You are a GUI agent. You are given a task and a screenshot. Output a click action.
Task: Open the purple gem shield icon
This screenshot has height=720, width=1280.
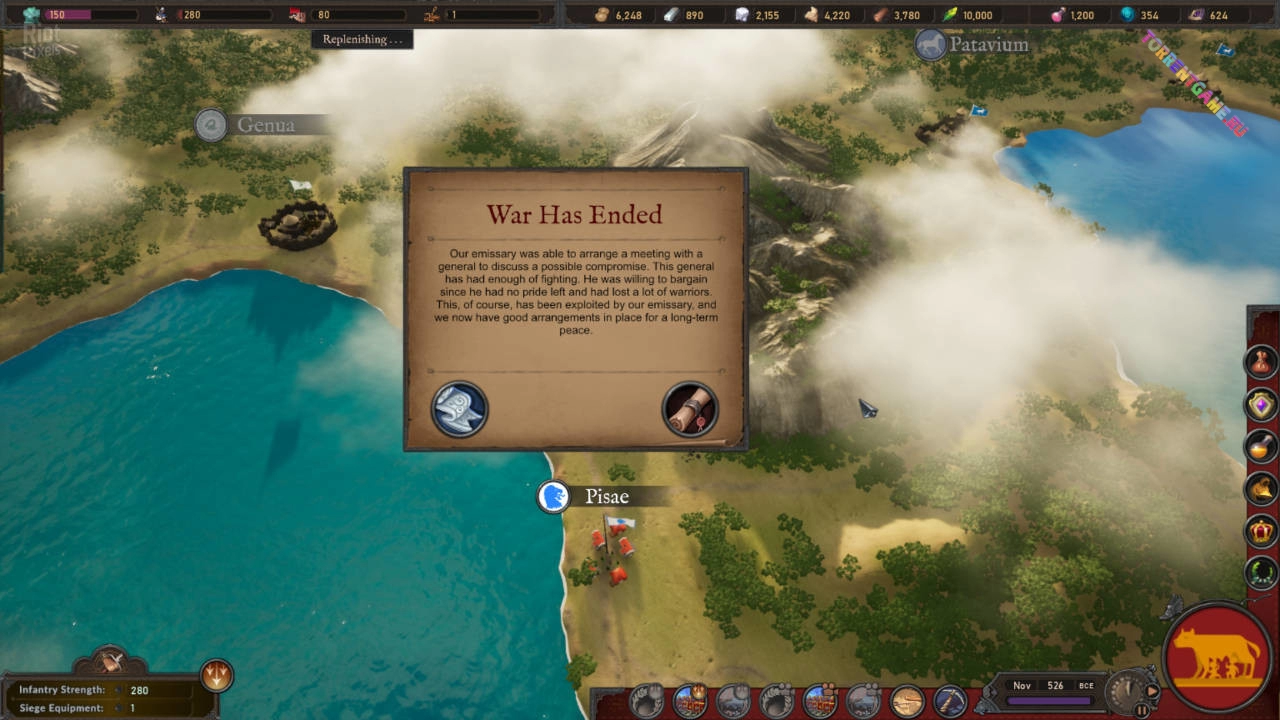click(1261, 404)
